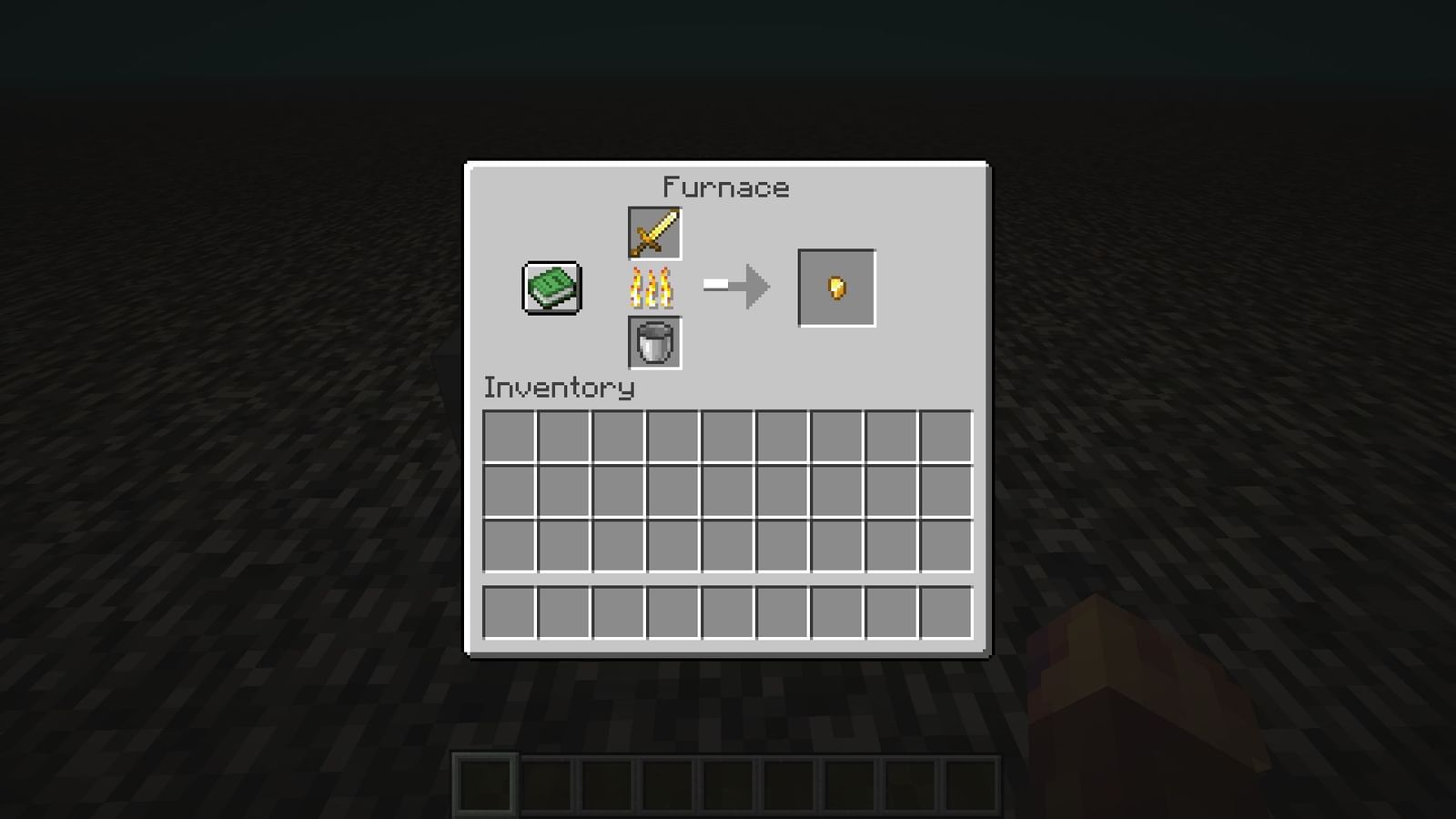This screenshot has width=1456, height=819.
Task: Grab the bucket from the fuel slot
Action: pyautogui.click(x=654, y=344)
